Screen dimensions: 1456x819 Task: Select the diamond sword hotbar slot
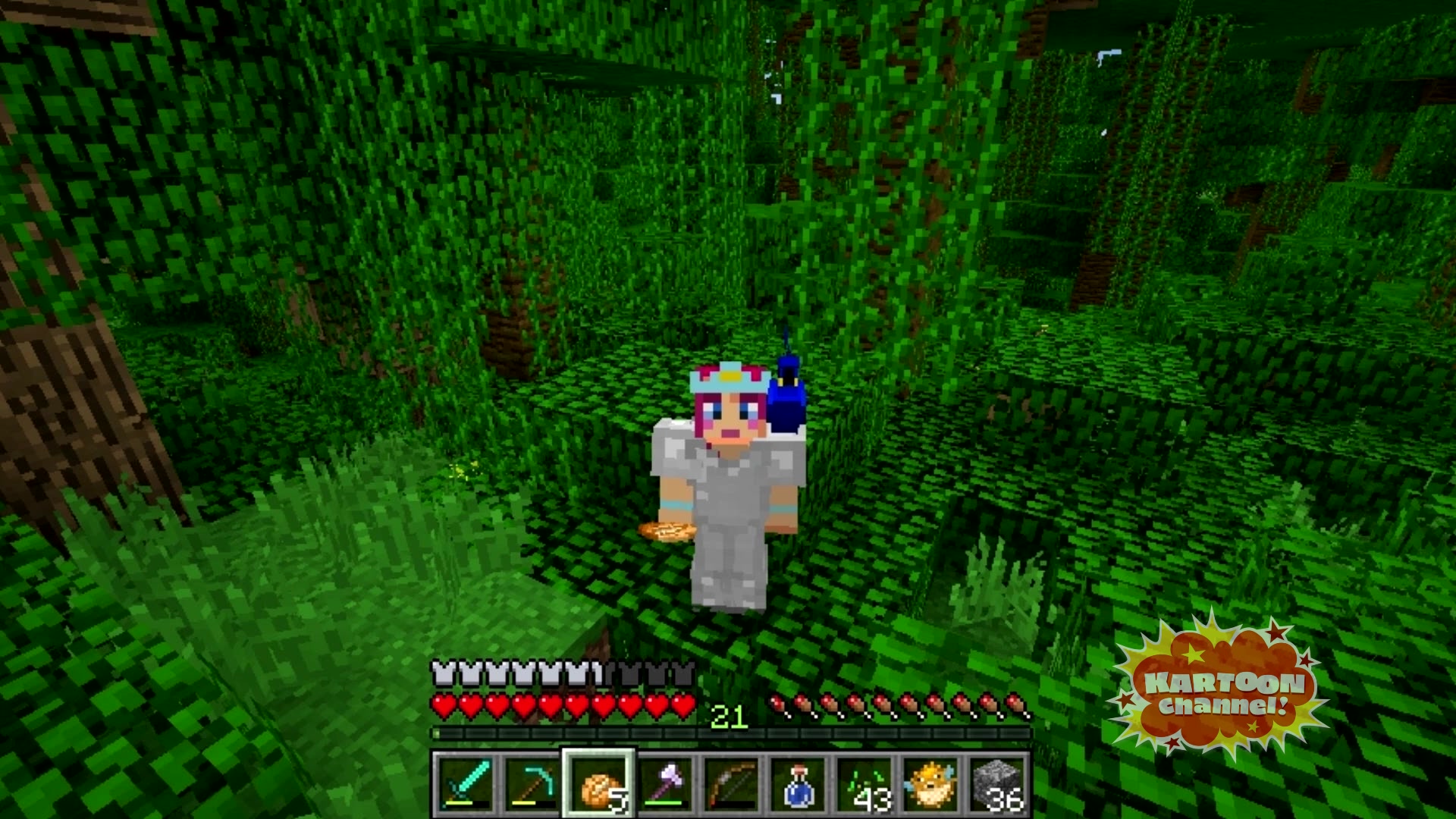[465, 784]
